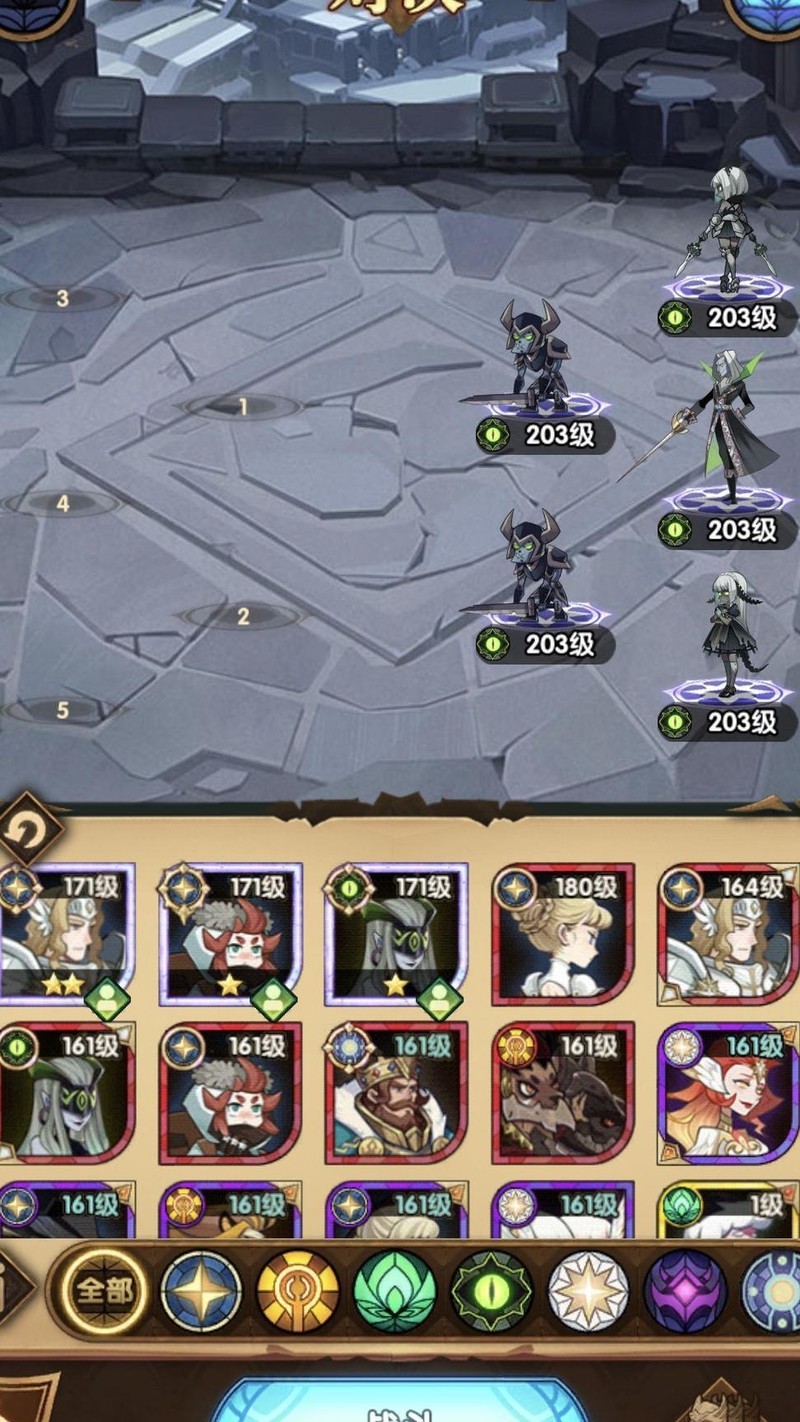800x1422 pixels.
Task: Switch to Hypogean purple faction filter
Action: 684,1291
